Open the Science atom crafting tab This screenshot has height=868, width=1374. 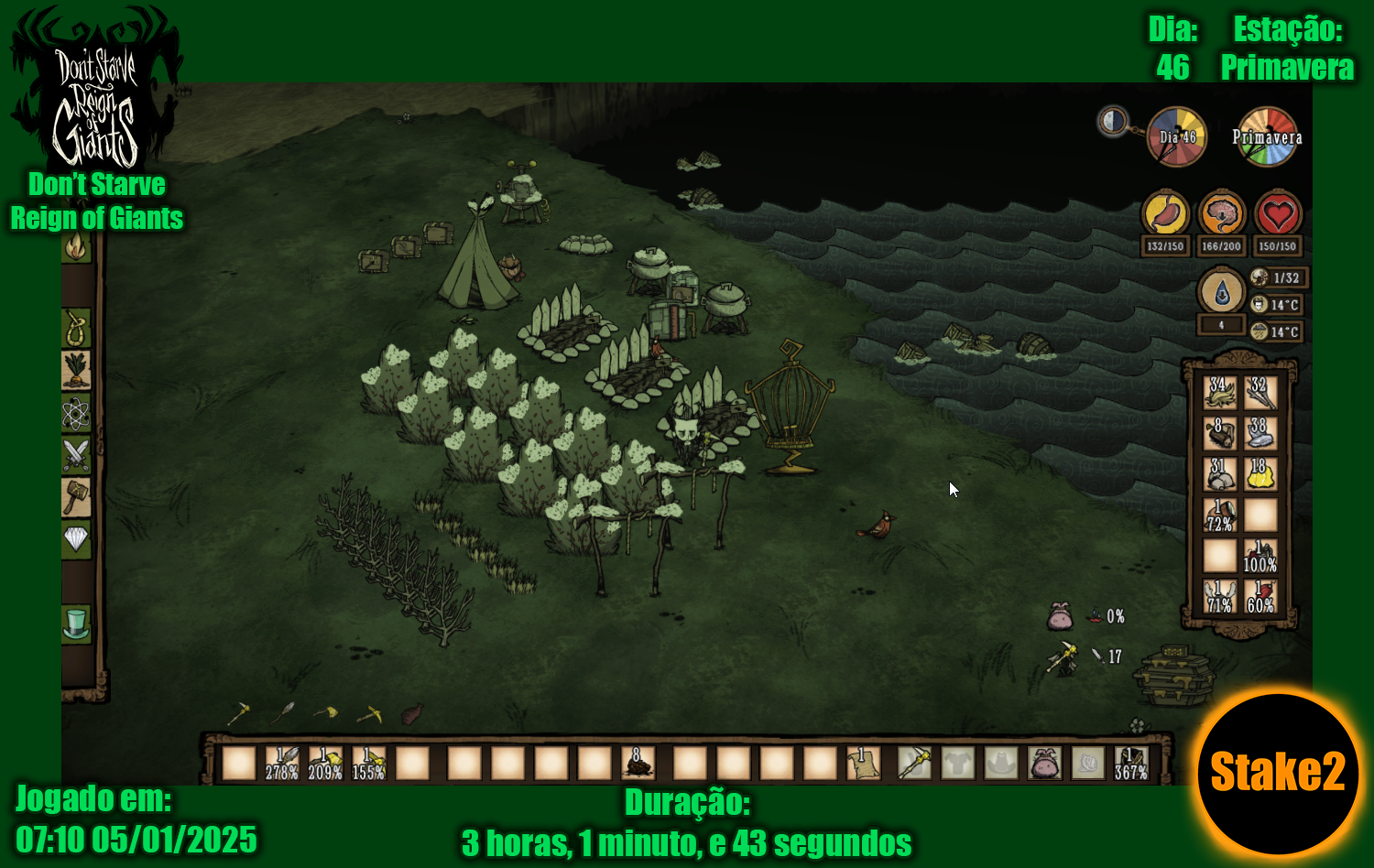(x=76, y=413)
